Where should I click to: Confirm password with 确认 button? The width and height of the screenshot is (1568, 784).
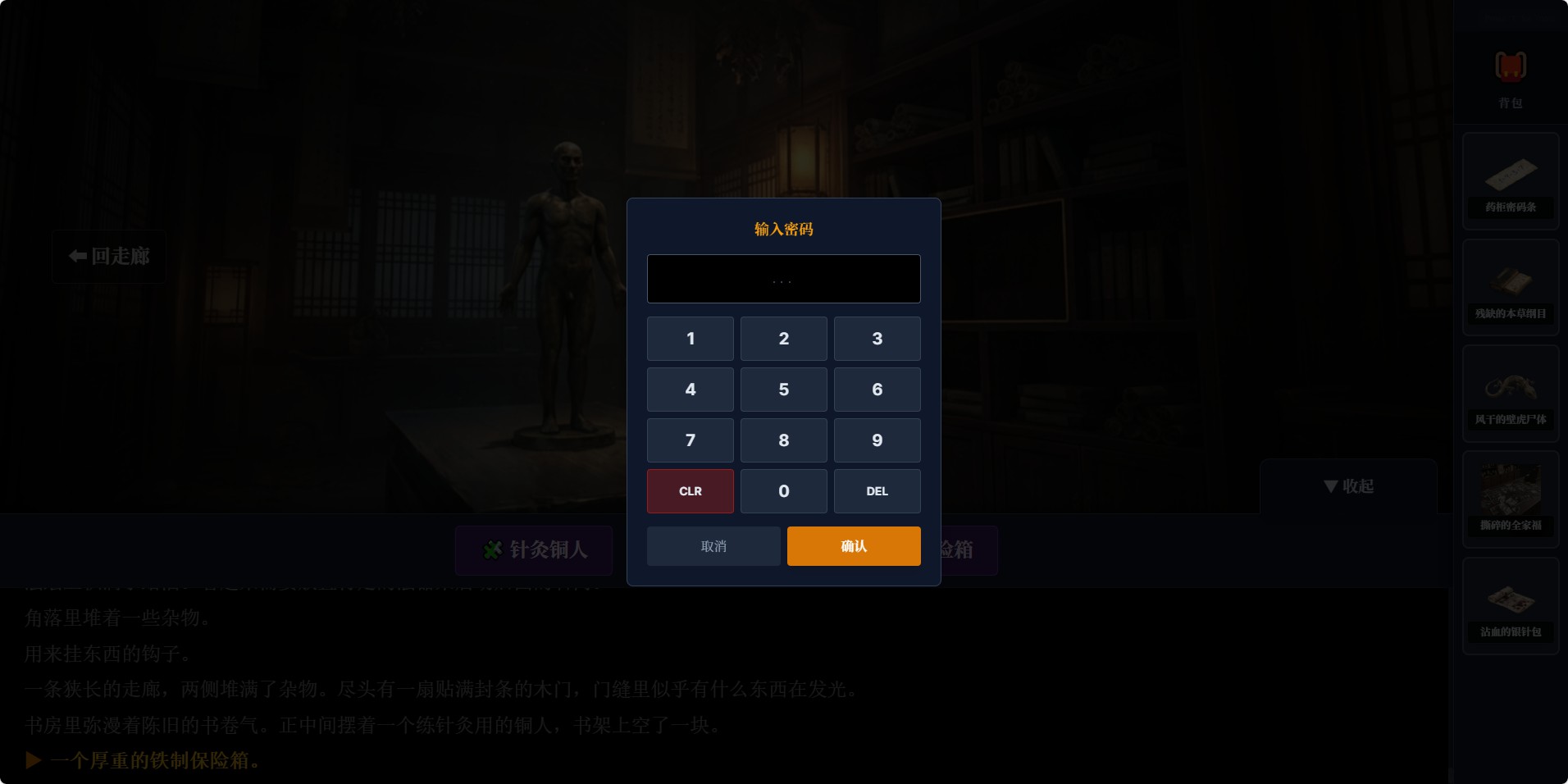[x=853, y=545]
